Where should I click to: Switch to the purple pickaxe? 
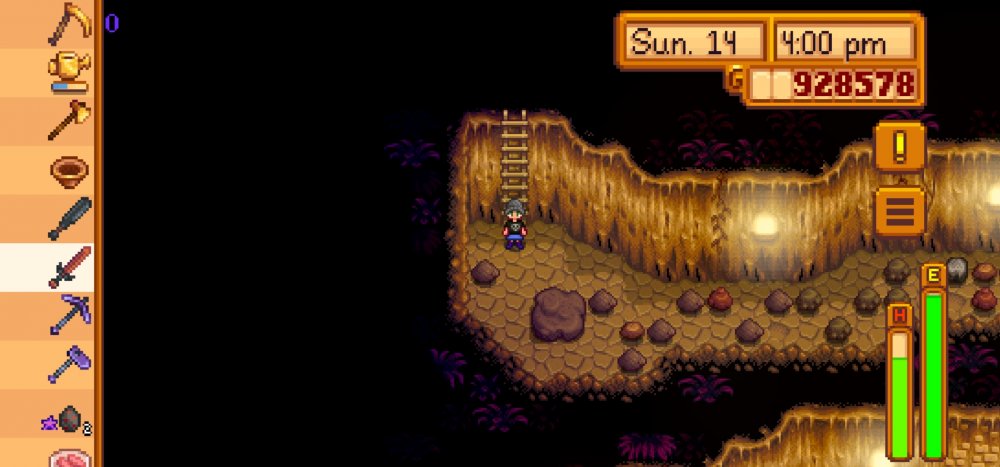(x=69, y=315)
